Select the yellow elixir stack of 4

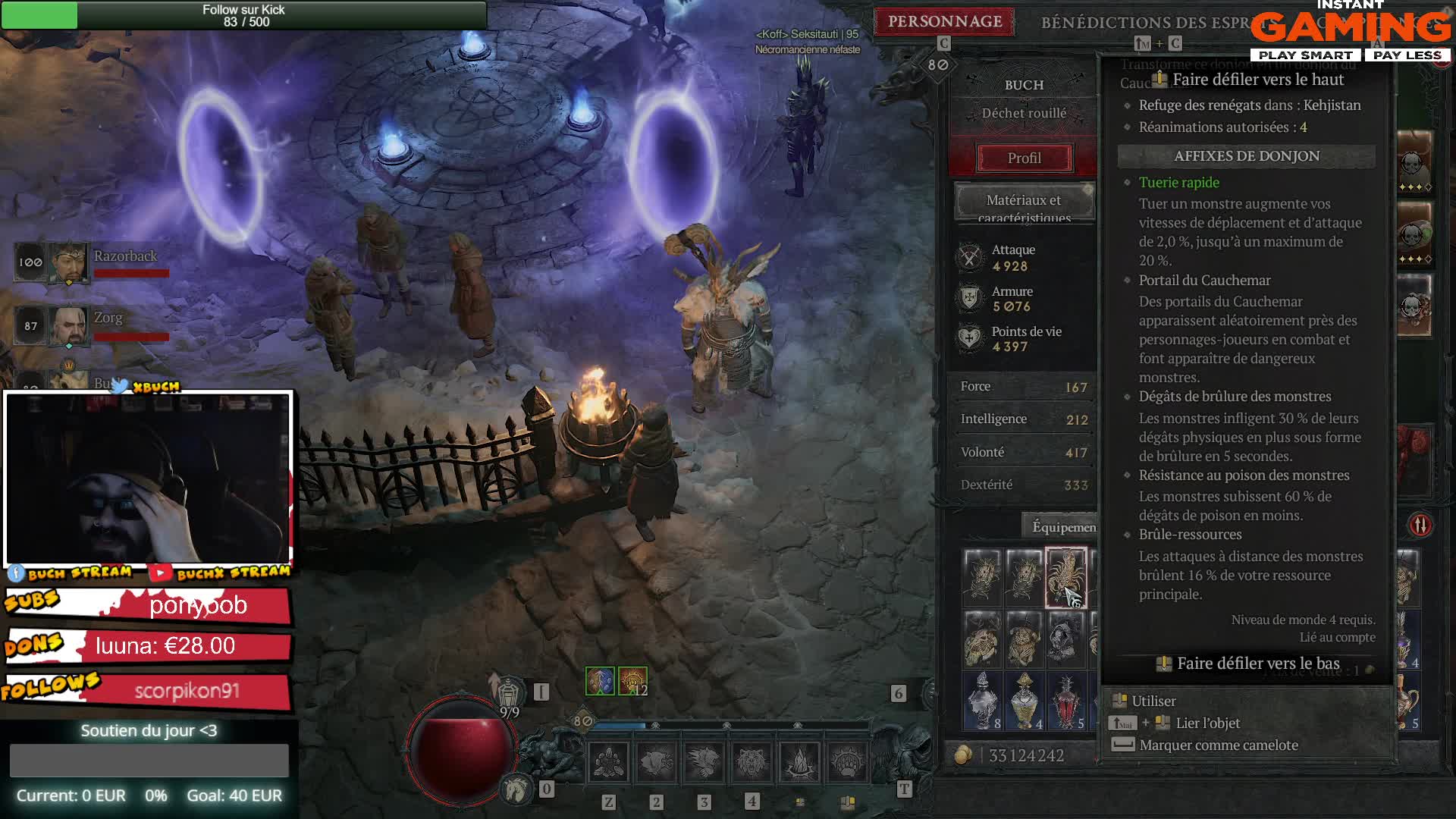[1024, 701]
